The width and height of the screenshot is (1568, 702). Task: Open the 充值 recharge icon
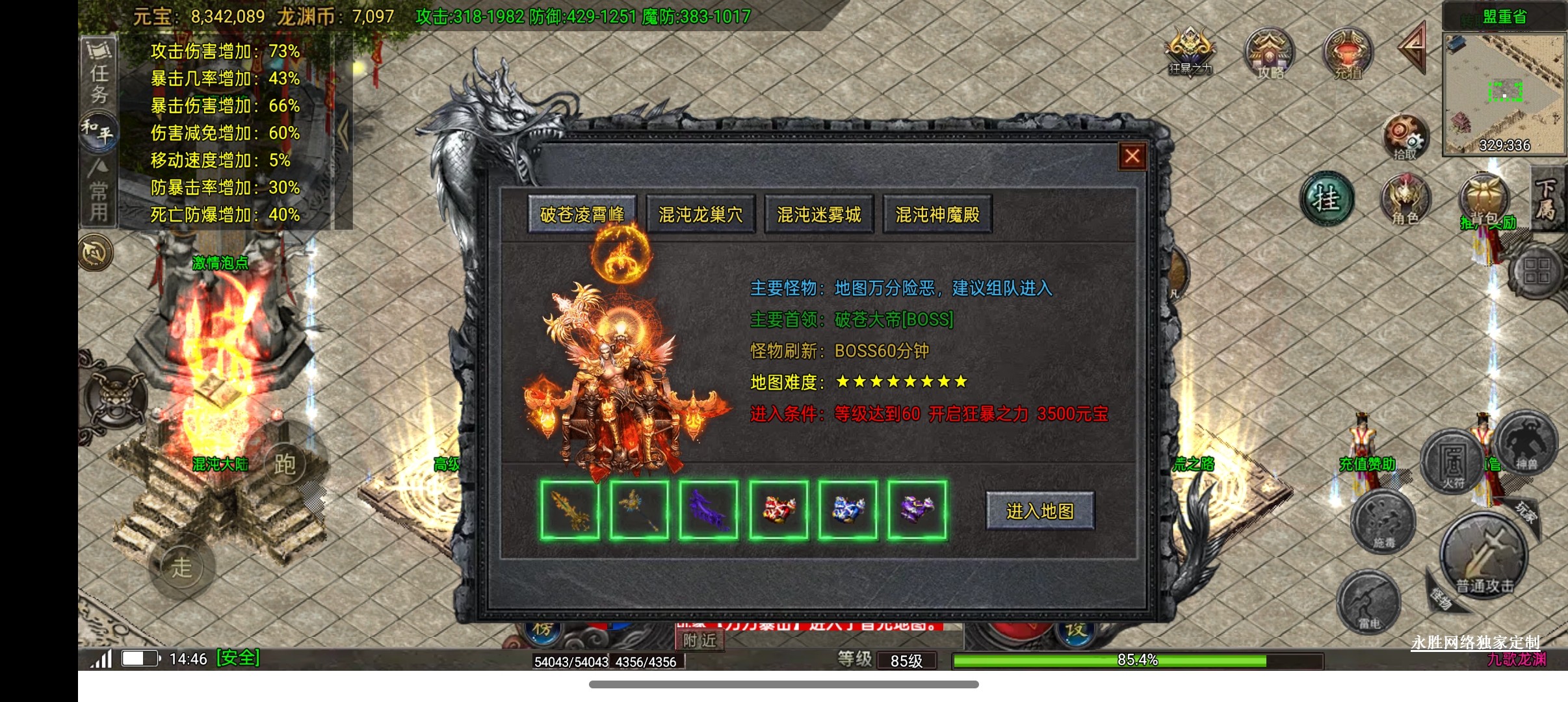click(x=1348, y=53)
